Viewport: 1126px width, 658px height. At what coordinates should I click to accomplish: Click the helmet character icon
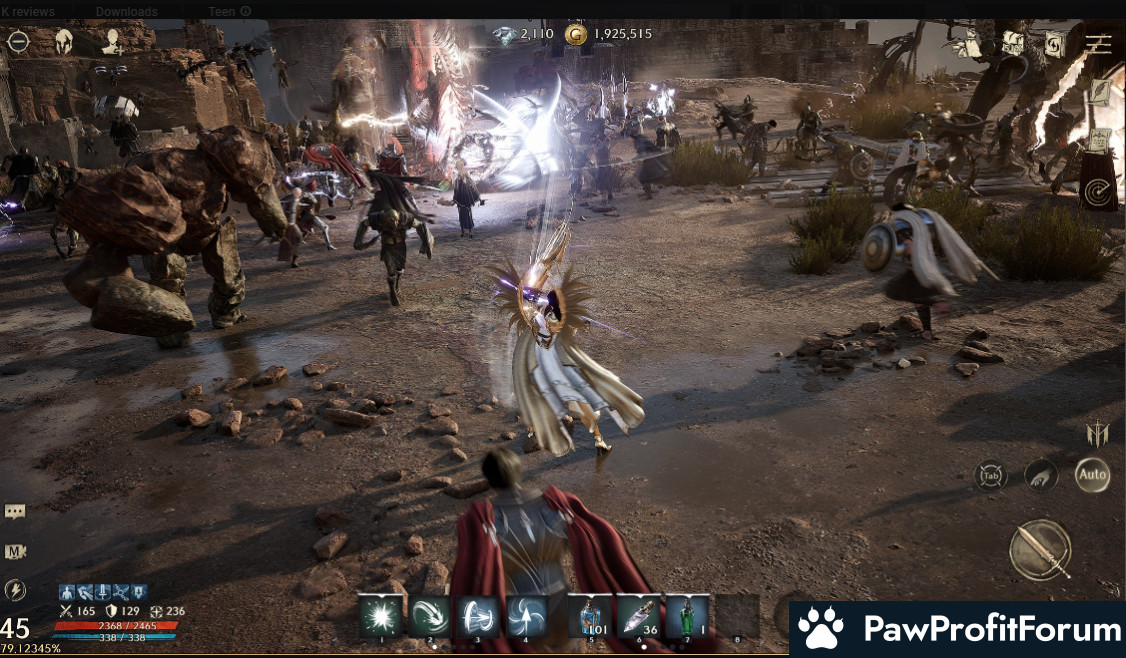click(64, 42)
